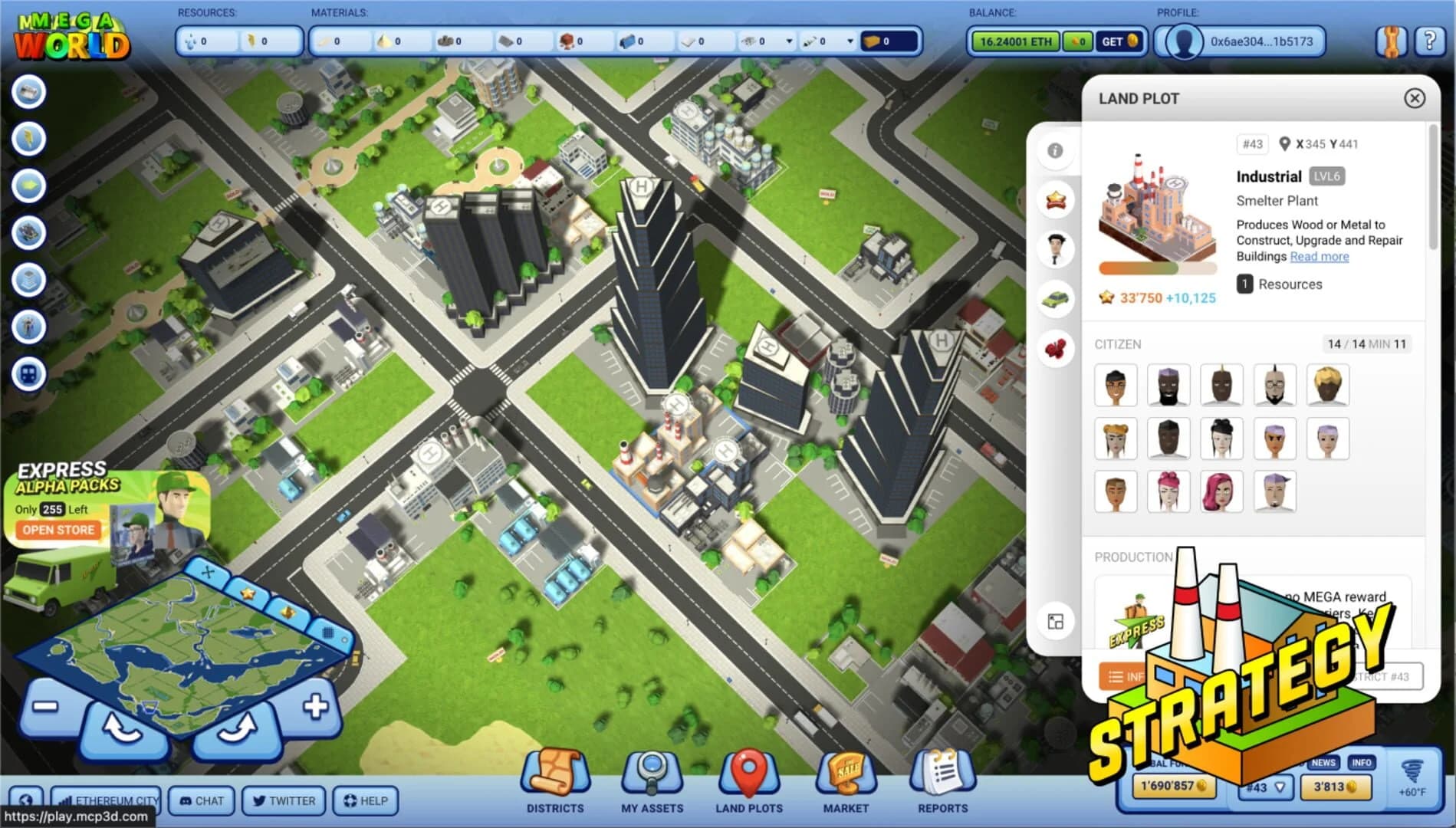Open the metro train sidebar panel
The width and height of the screenshot is (1456, 828).
coord(28,373)
